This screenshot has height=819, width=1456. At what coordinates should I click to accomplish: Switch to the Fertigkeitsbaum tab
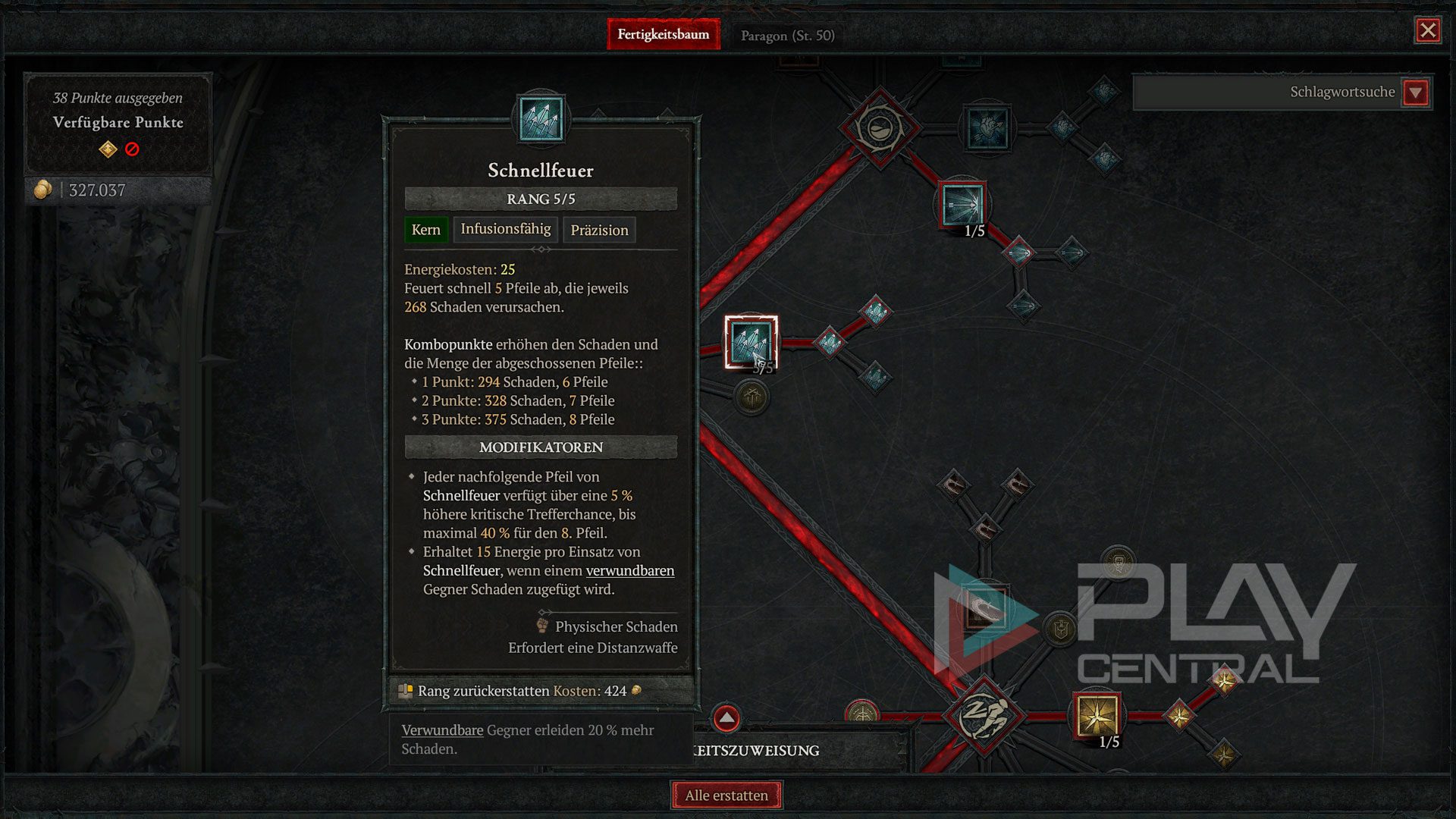coord(664,35)
